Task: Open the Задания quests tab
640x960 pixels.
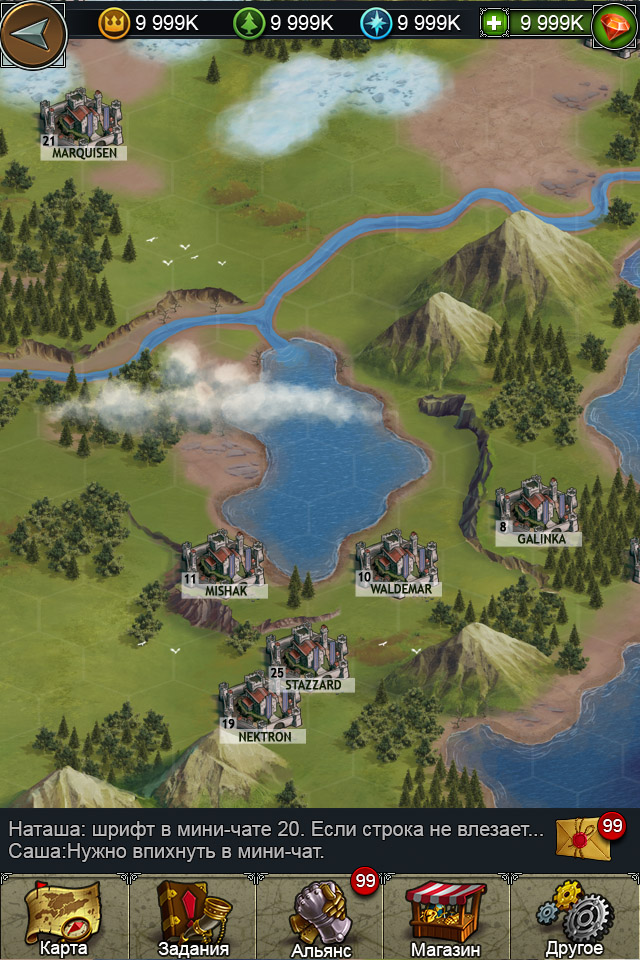Action: tap(193, 918)
